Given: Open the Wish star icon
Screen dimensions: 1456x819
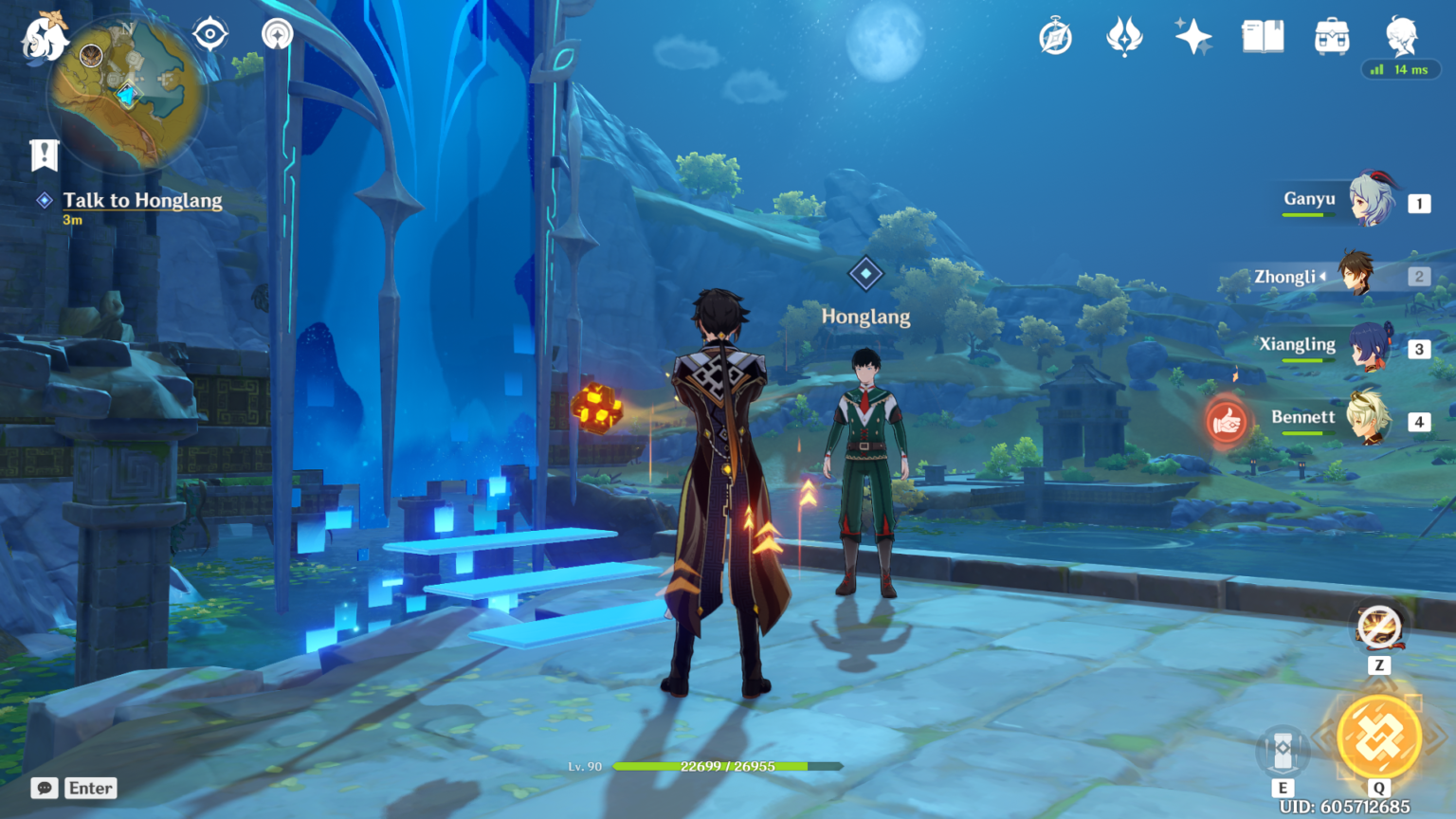Looking at the screenshot, I should pyautogui.click(x=1192, y=38).
